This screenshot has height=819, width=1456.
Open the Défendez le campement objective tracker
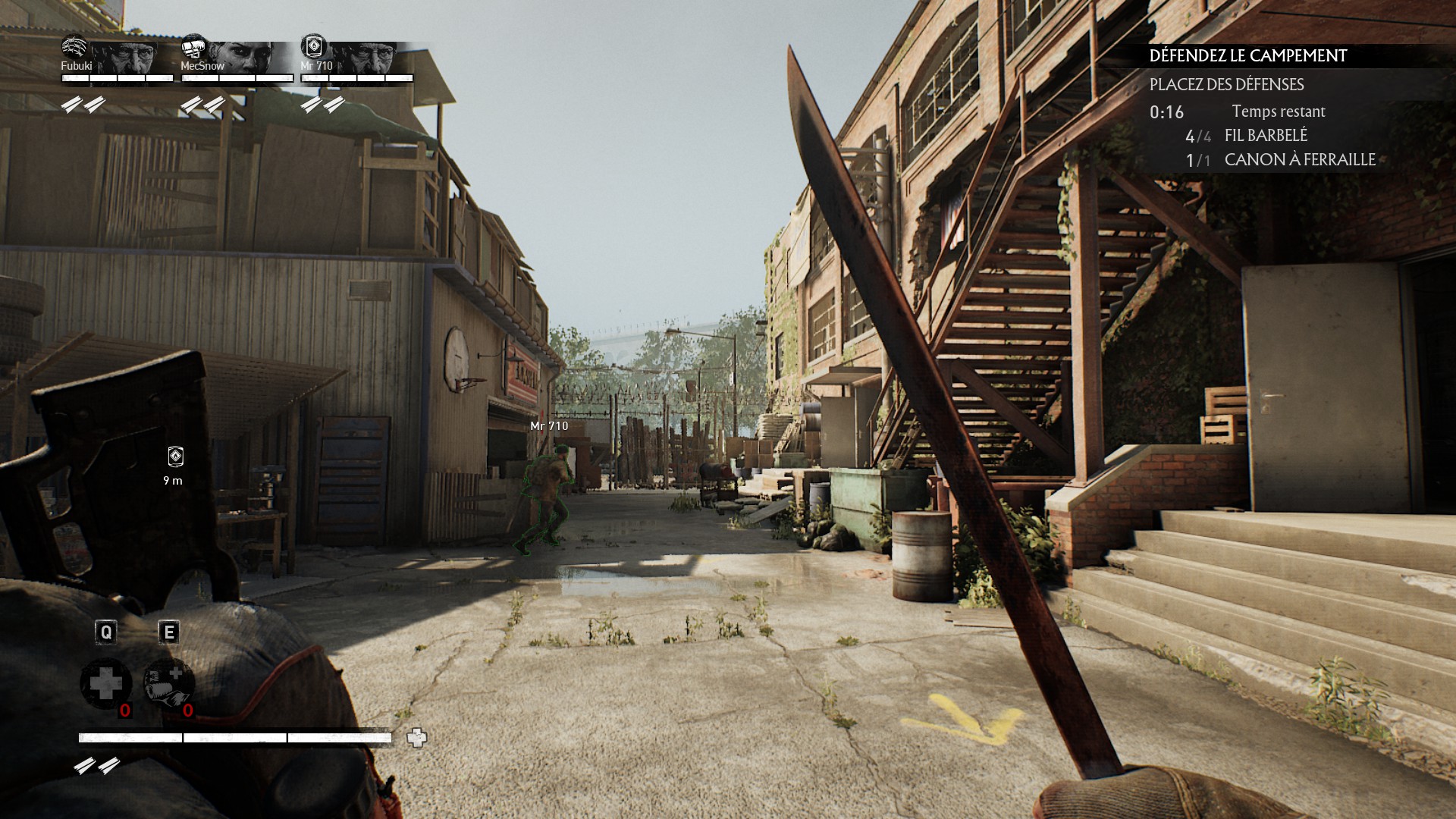pos(1247,55)
